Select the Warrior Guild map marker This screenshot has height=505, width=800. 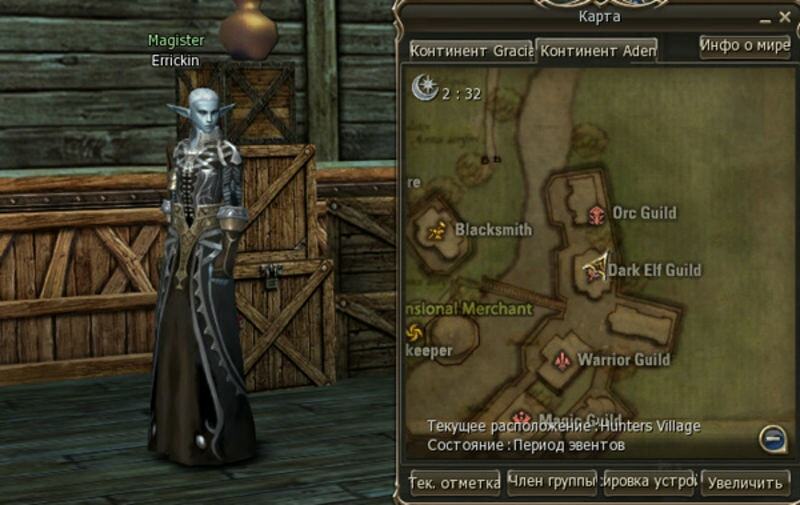coord(562,358)
